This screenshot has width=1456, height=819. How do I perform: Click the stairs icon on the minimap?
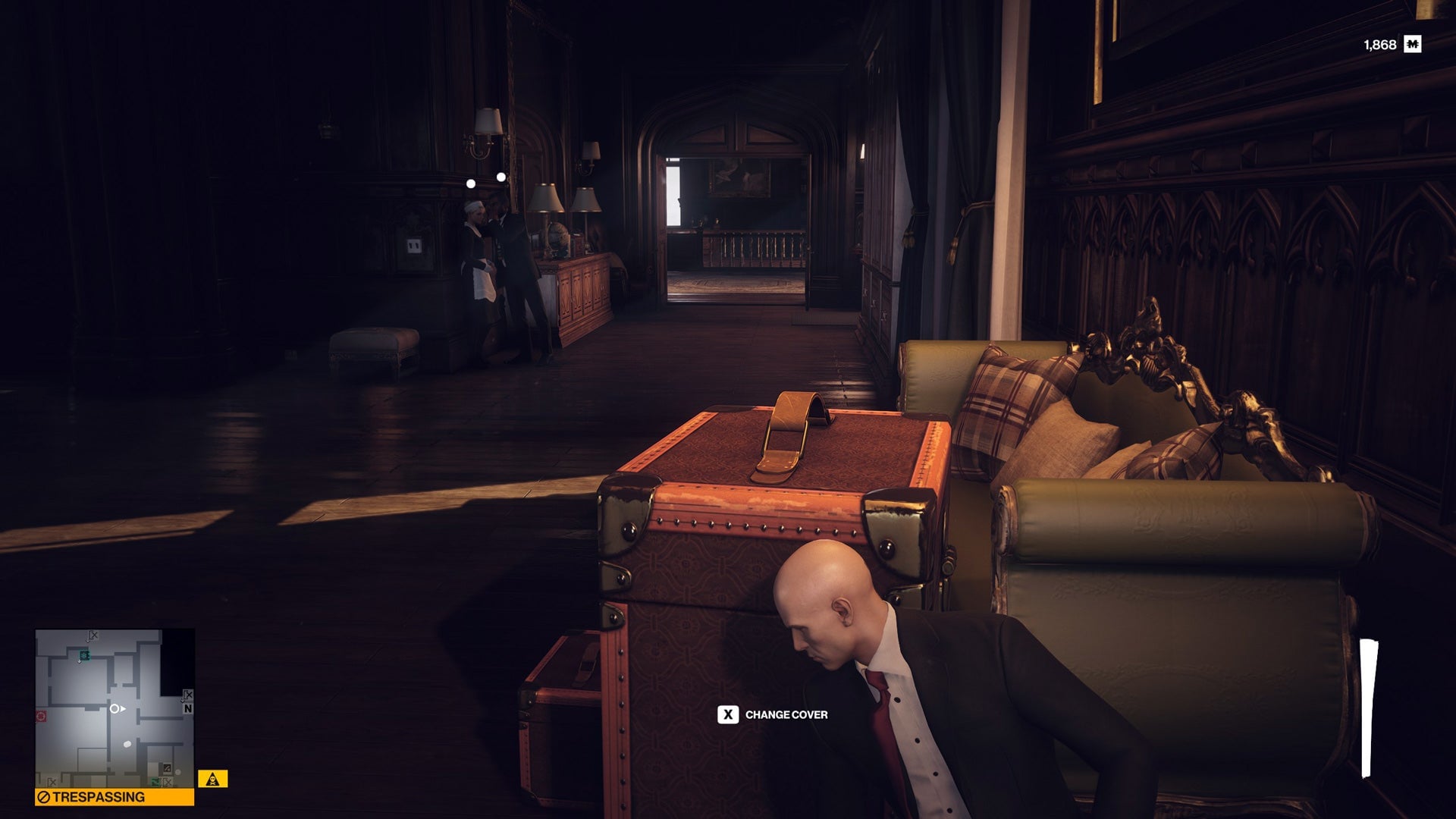click(168, 768)
